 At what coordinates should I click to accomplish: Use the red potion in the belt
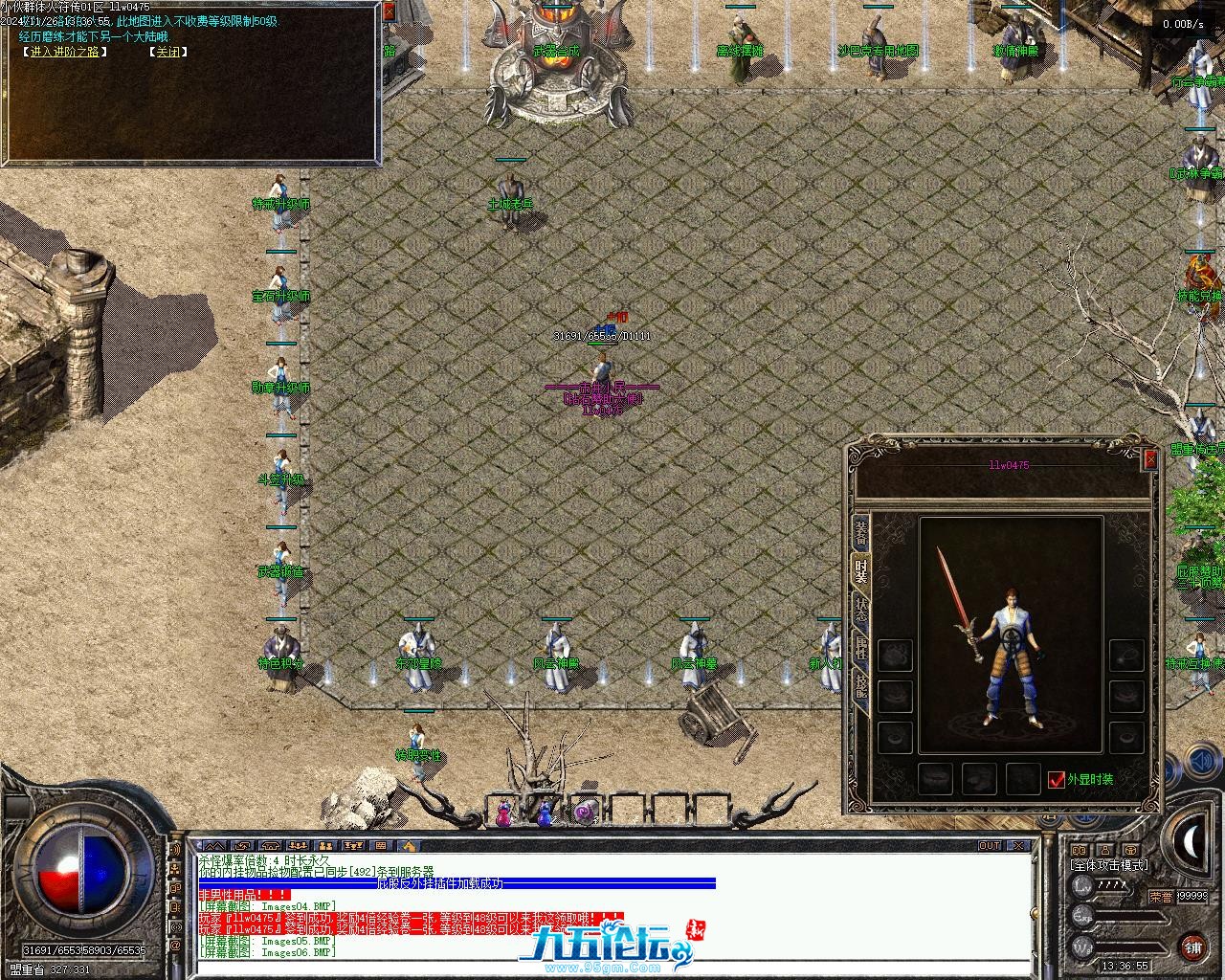coord(502,814)
